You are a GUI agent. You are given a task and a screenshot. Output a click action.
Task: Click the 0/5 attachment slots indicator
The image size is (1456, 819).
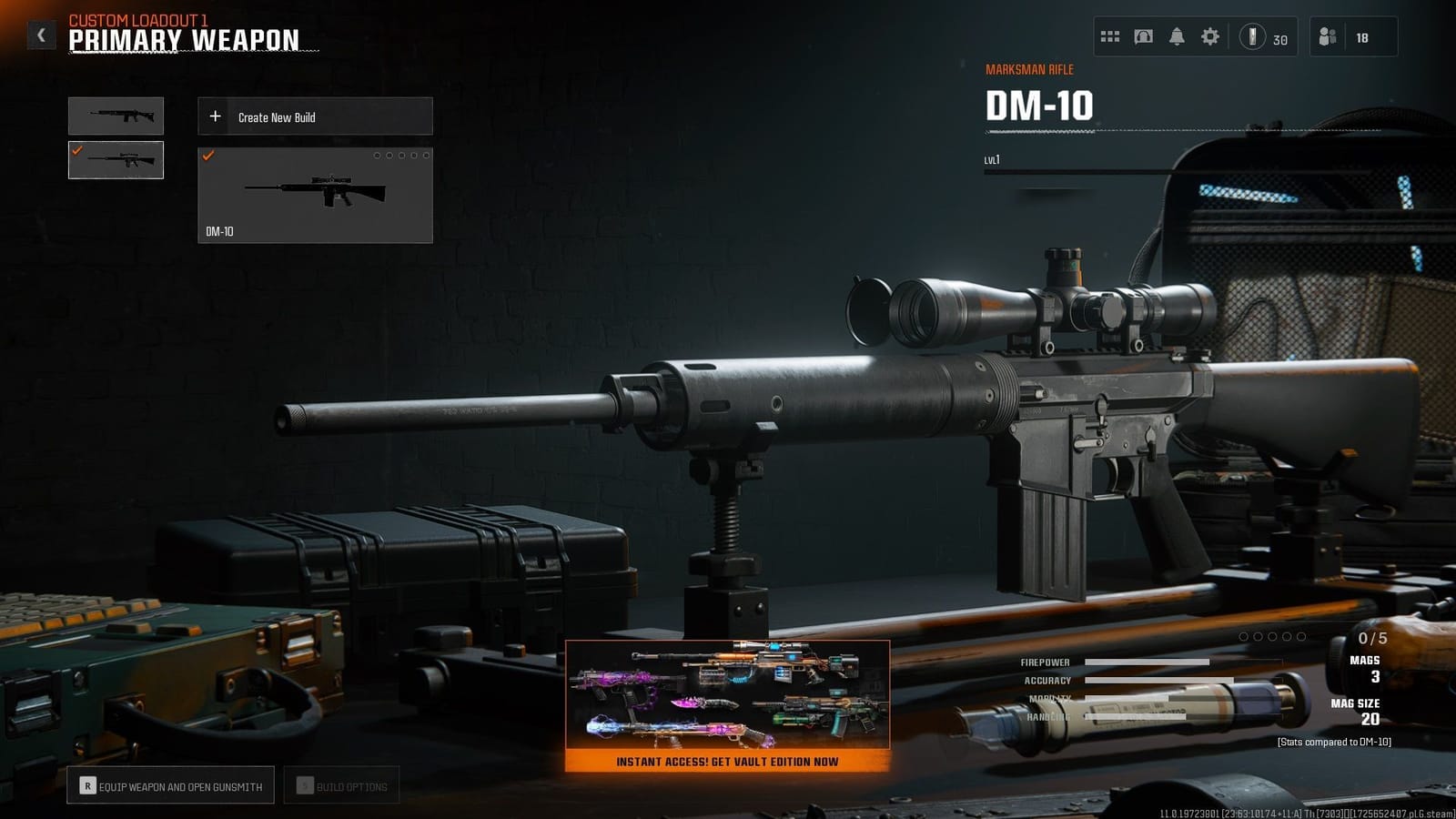click(1372, 638)
